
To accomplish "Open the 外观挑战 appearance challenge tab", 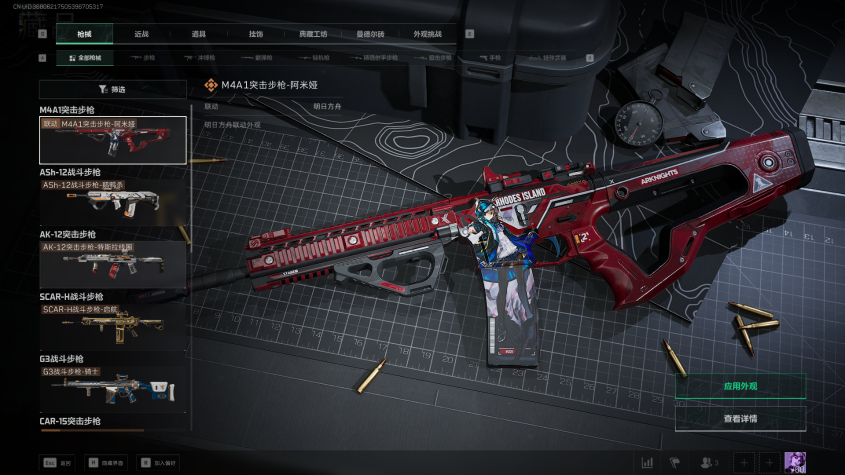I will coord(427,34).
